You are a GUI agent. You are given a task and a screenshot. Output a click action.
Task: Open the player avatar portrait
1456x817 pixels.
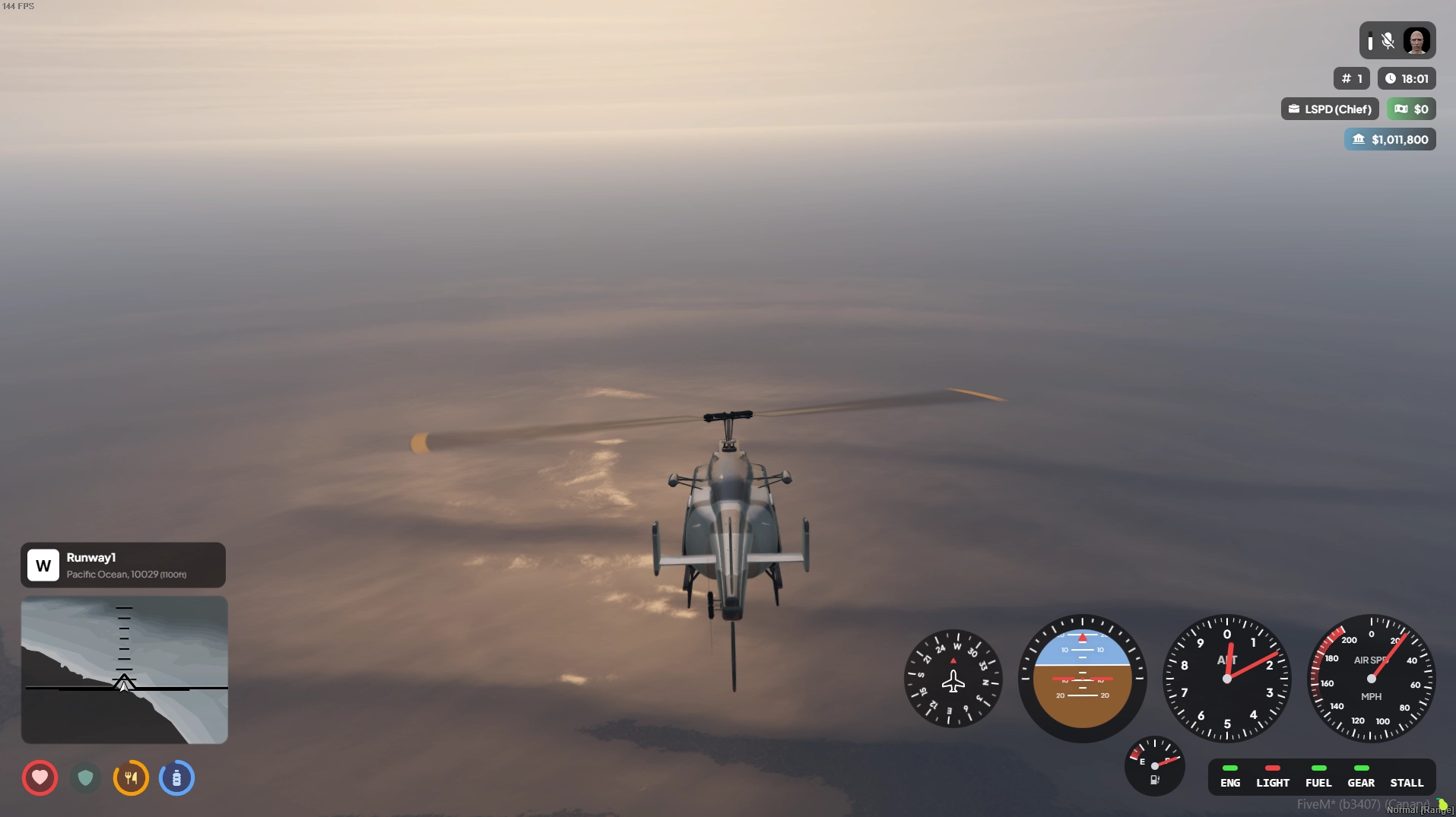pyautogui.click(x=1418, y=41)
